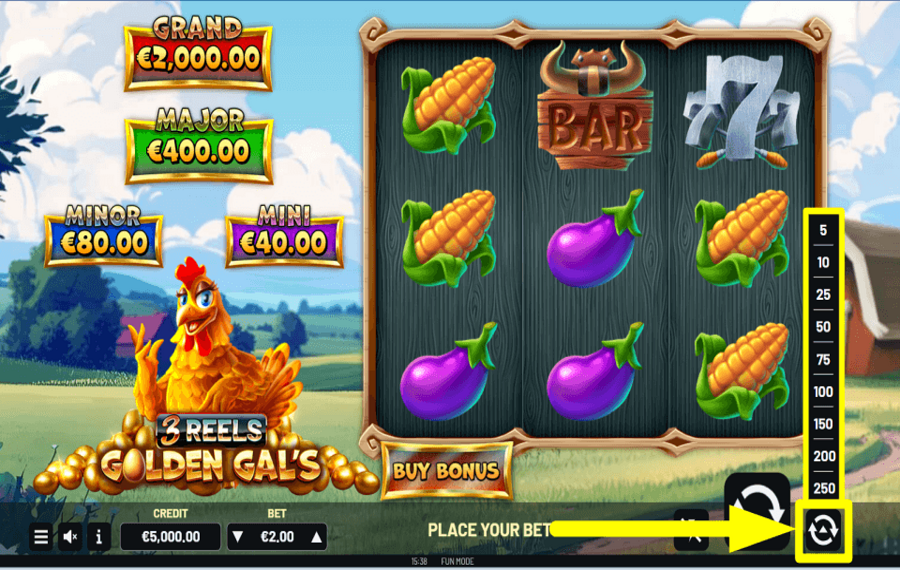Set autoplay to 250 spins

823,488
